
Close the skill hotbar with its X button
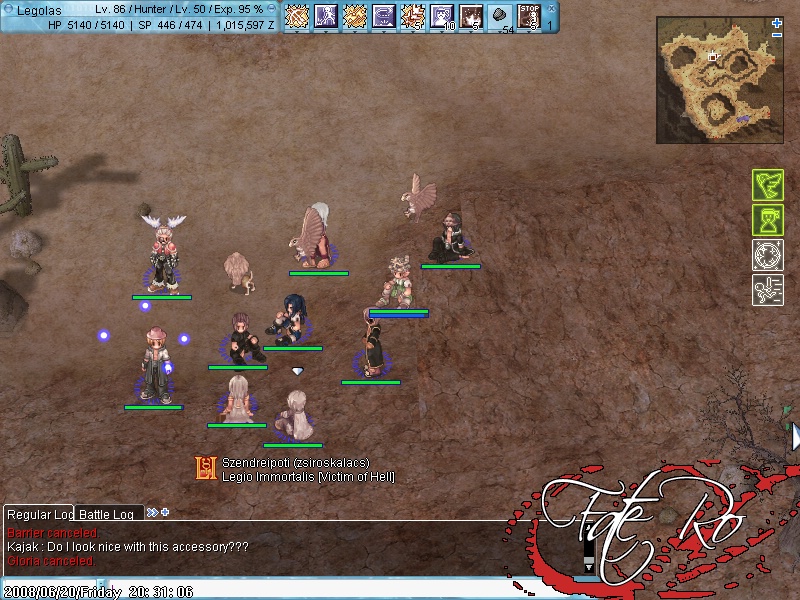(x=551, y=8)
